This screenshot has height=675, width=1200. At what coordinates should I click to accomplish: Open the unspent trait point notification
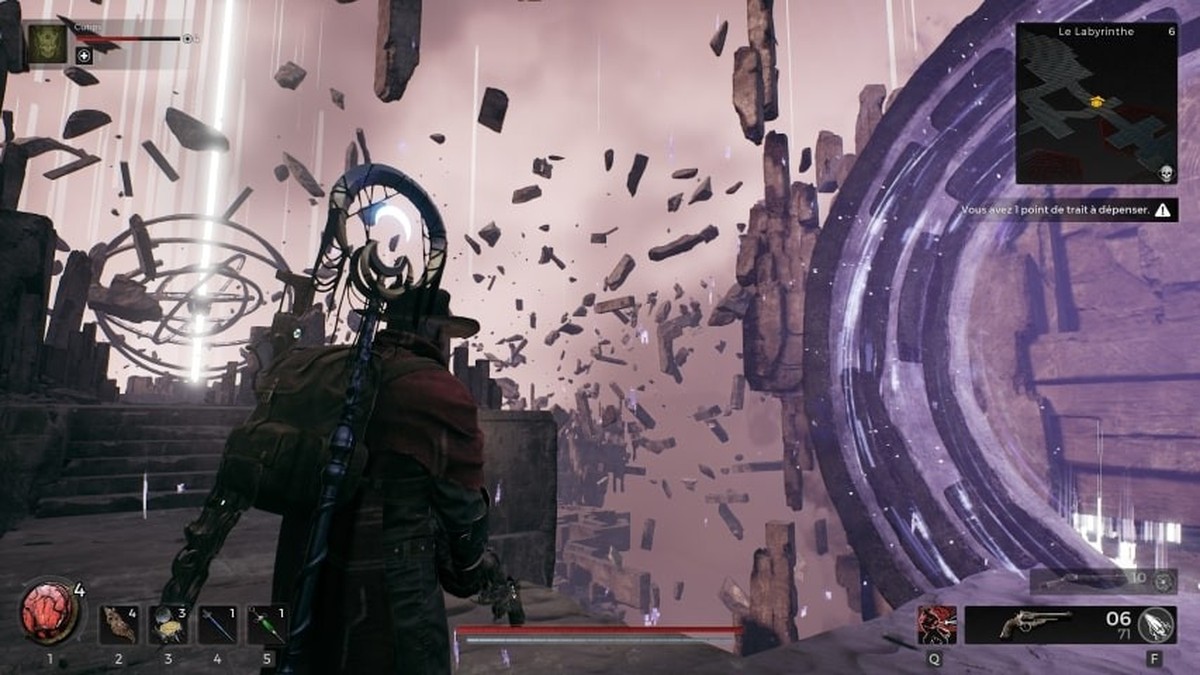(1066, 211)
